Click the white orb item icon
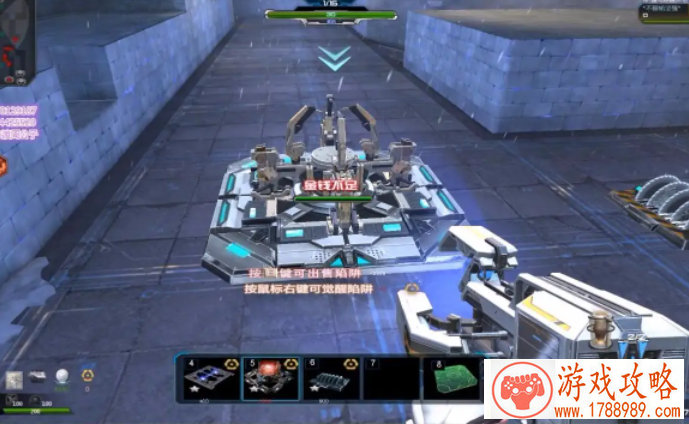Viewport: 689px width, 424px height. pos(62,376)
